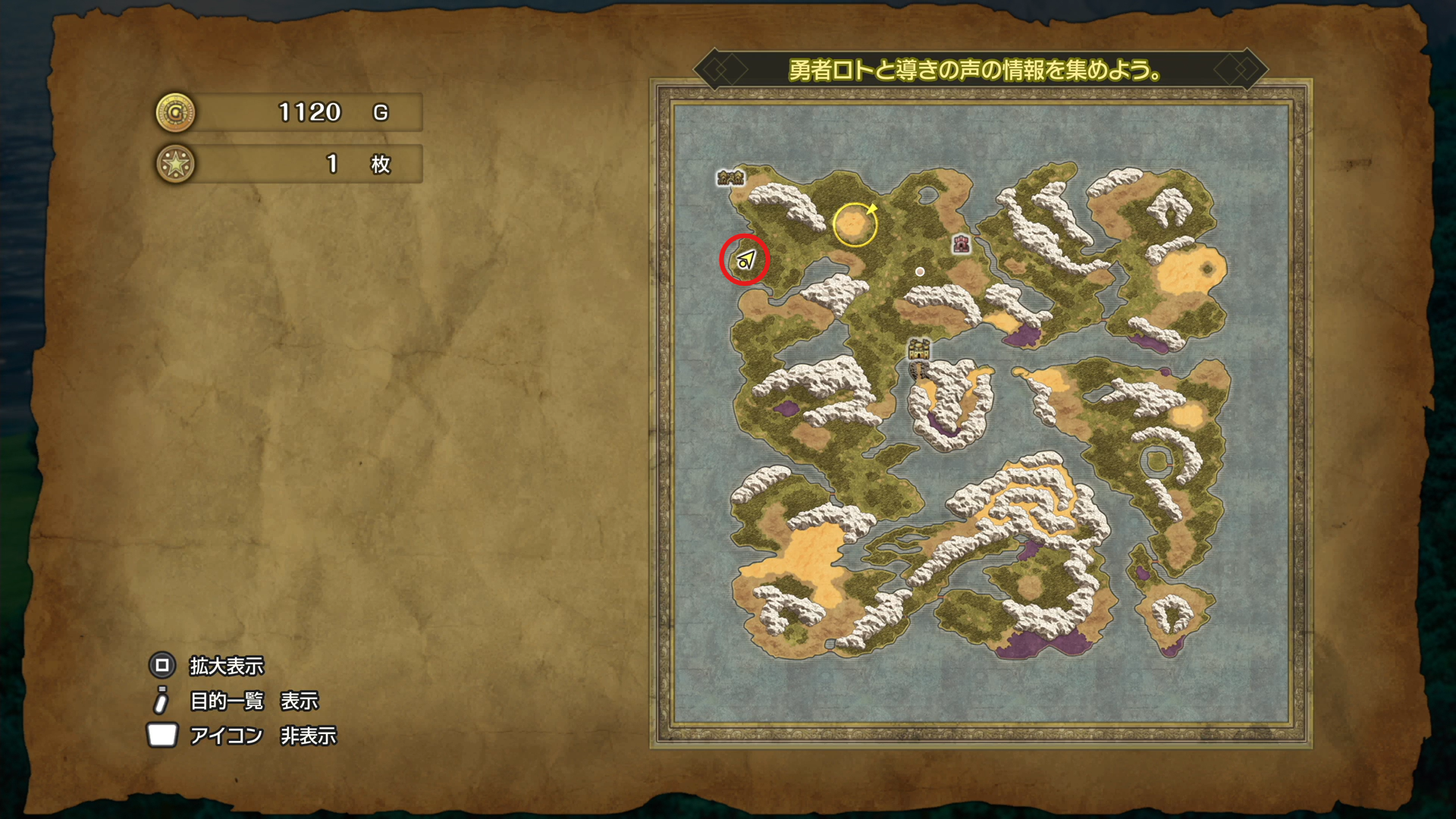Click the 拡大表示 map zoom label
1456x819 pixels.
226,666
